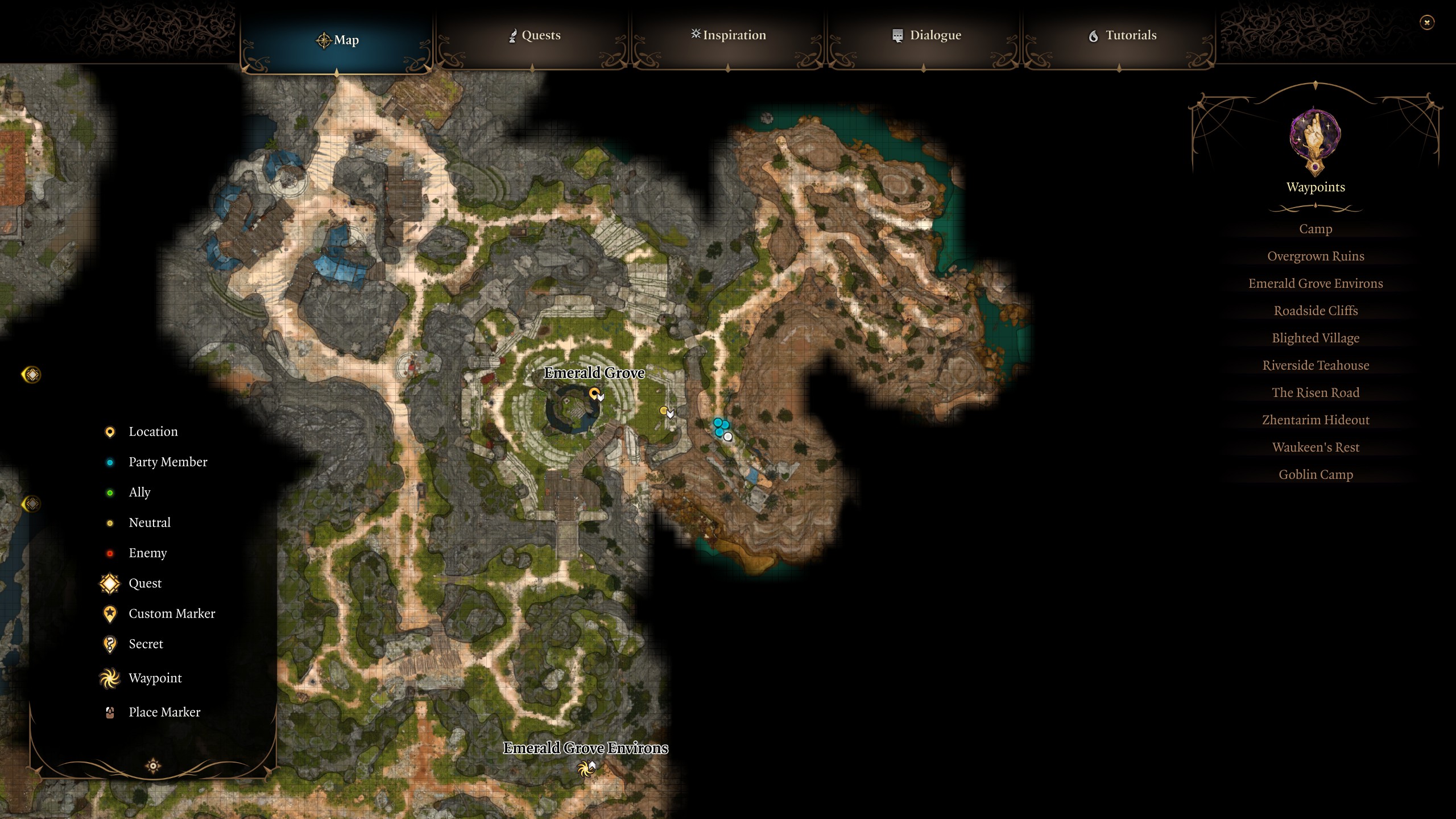Click the Secret legend icon

point(109,644)
